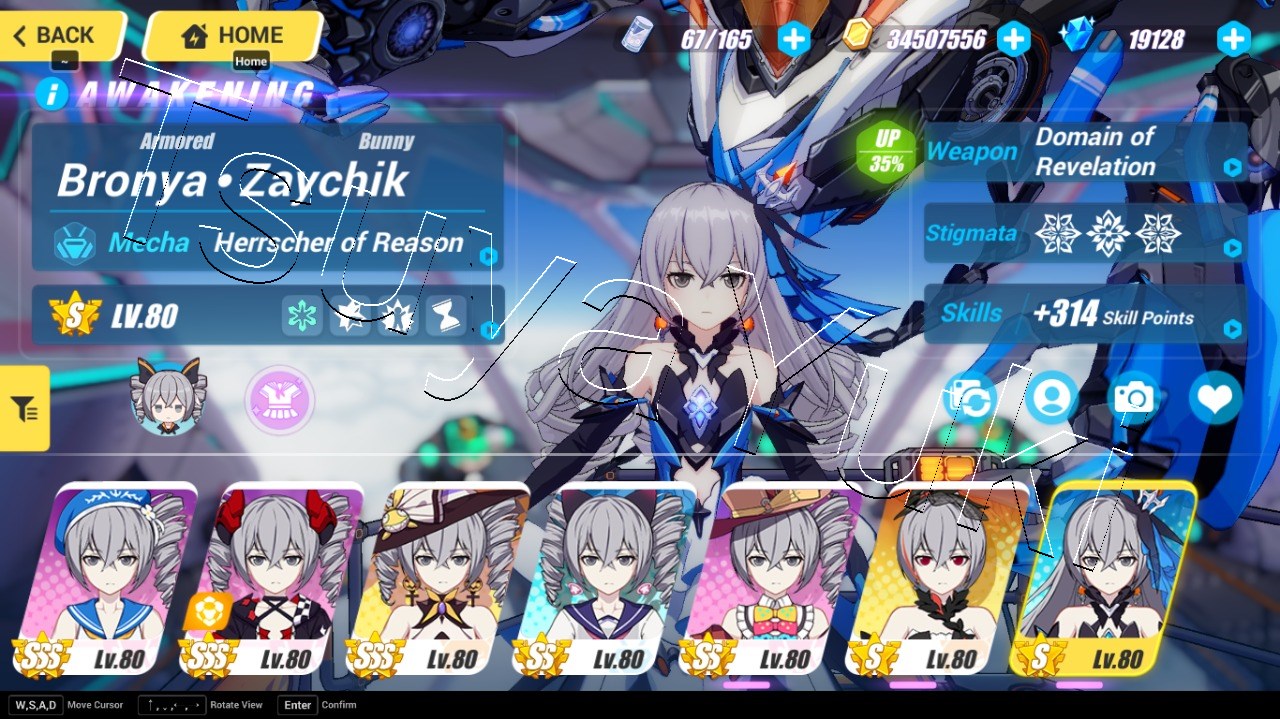Expand the Herrscher of Reason details arrow
1280x719 pixels.
point(488,256)
